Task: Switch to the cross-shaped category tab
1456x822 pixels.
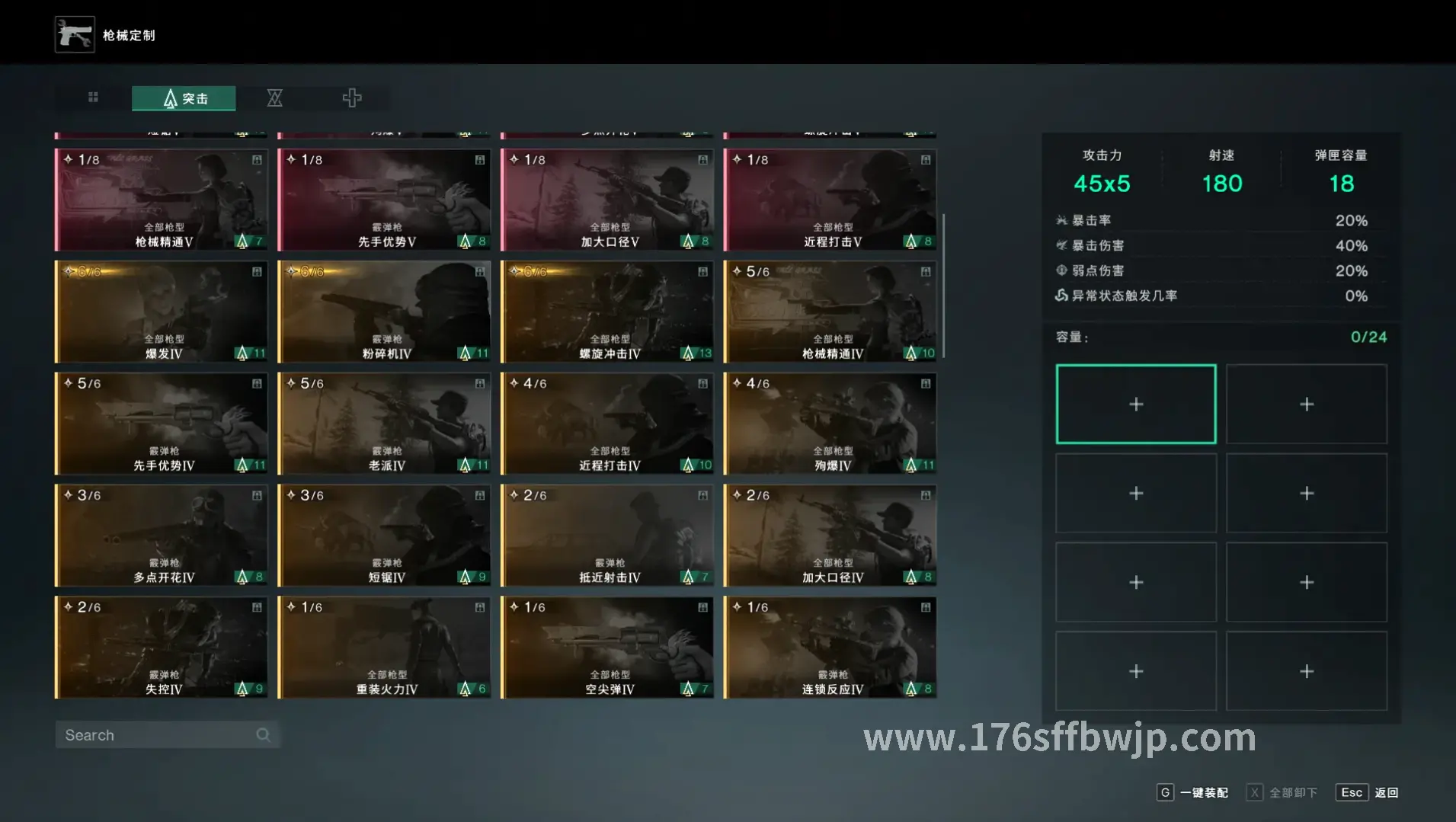Action: tap(351, 98)
